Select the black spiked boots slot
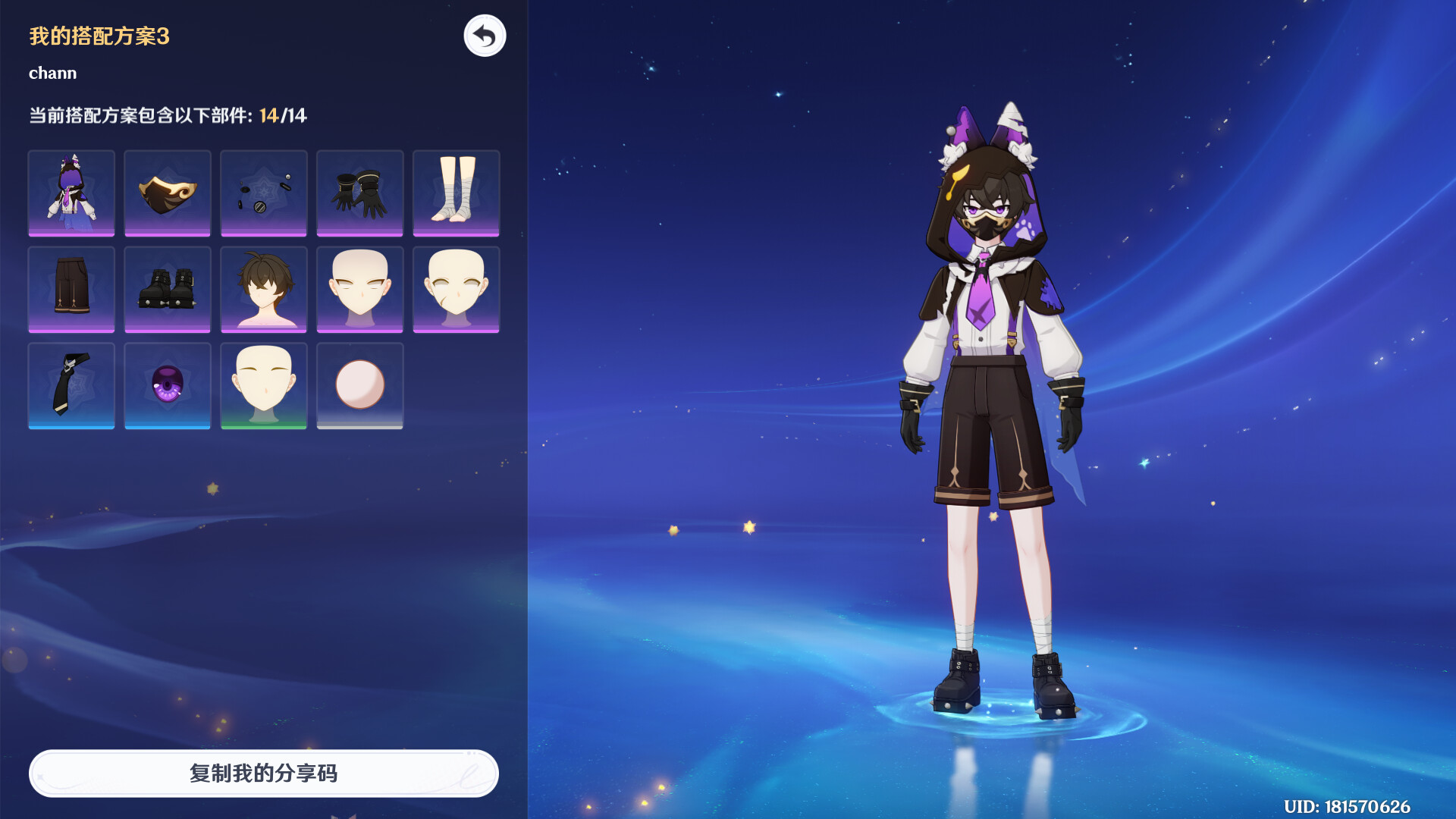The image size is (1456, 819). click(168, 289)
